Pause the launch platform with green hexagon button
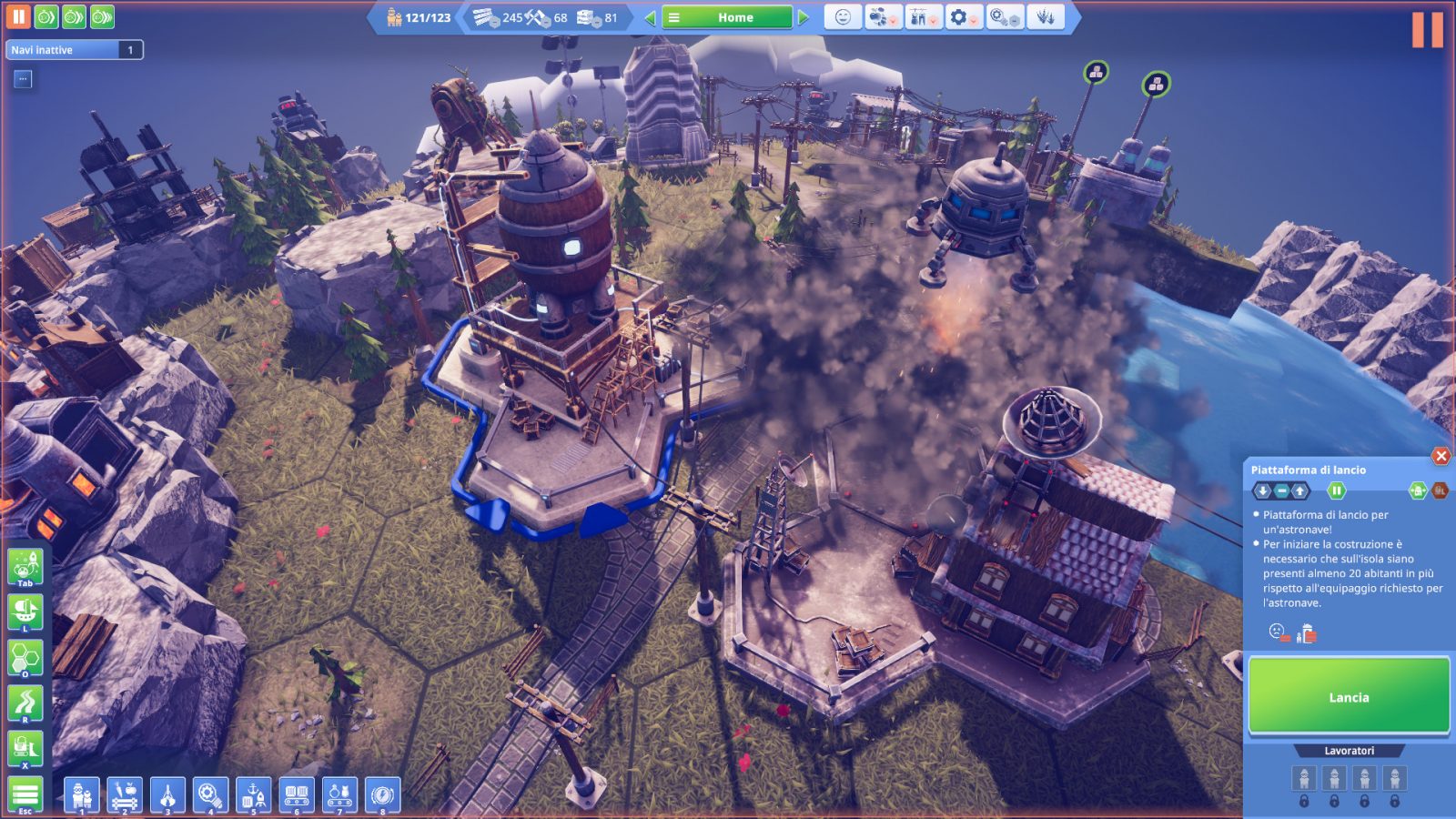The width and height of the screenshot is (1456, 819). [x=1336, y=490]
